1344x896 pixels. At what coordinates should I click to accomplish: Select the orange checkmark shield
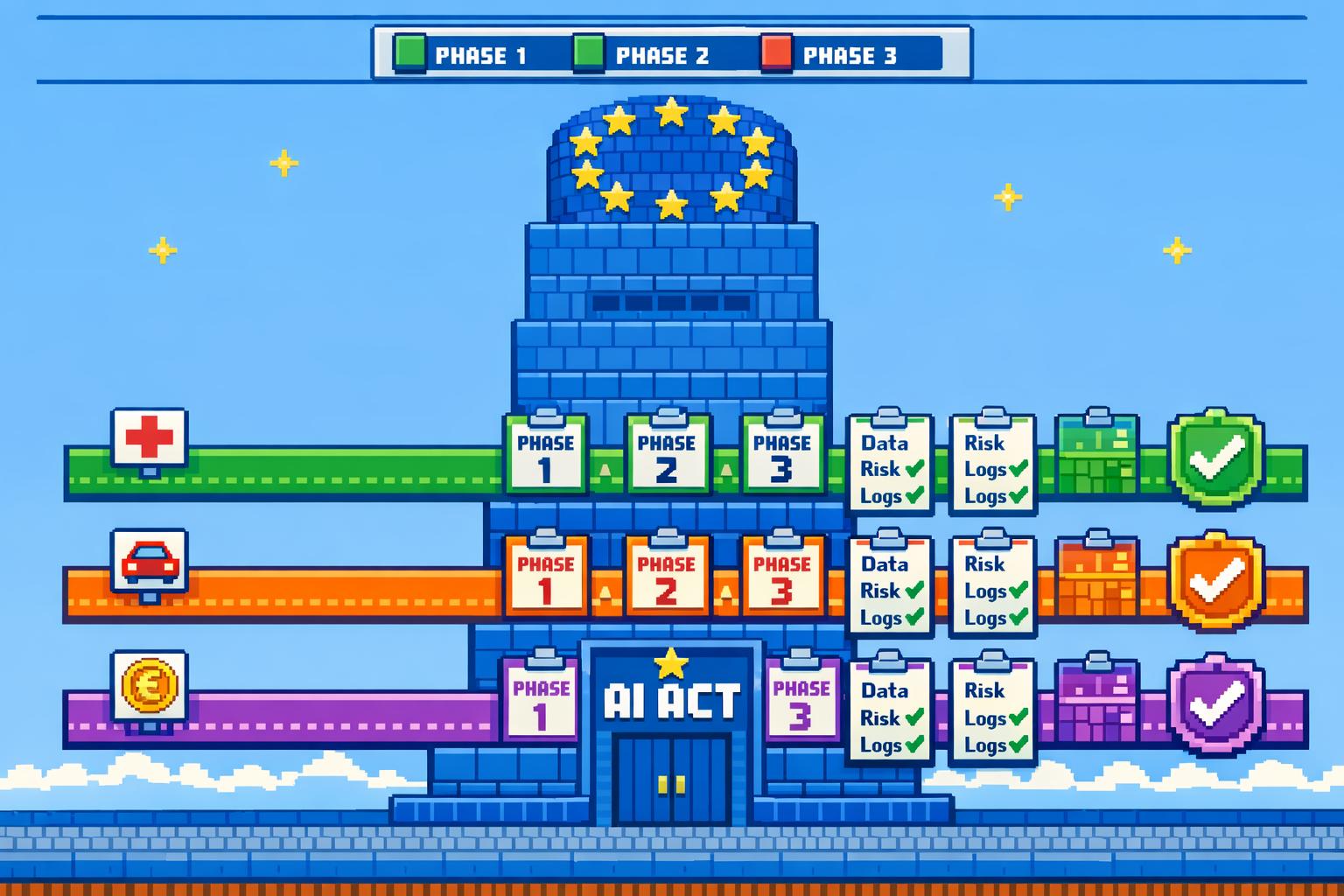pos(1216,579)
